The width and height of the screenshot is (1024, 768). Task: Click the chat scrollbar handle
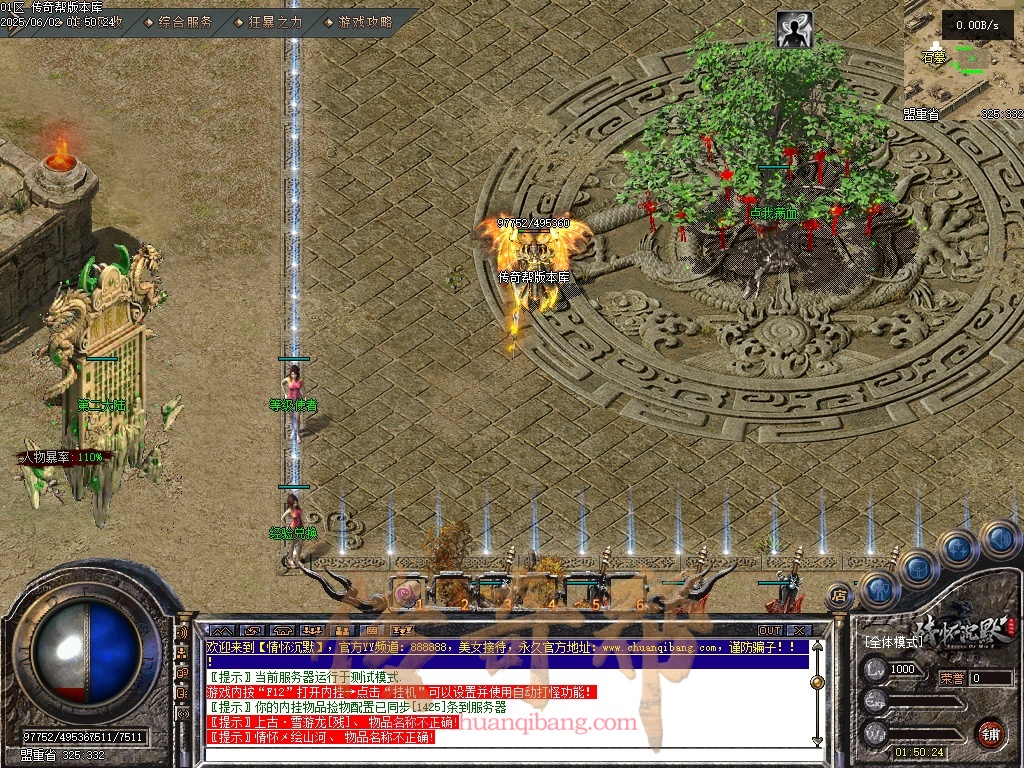[x=817, y=682]
